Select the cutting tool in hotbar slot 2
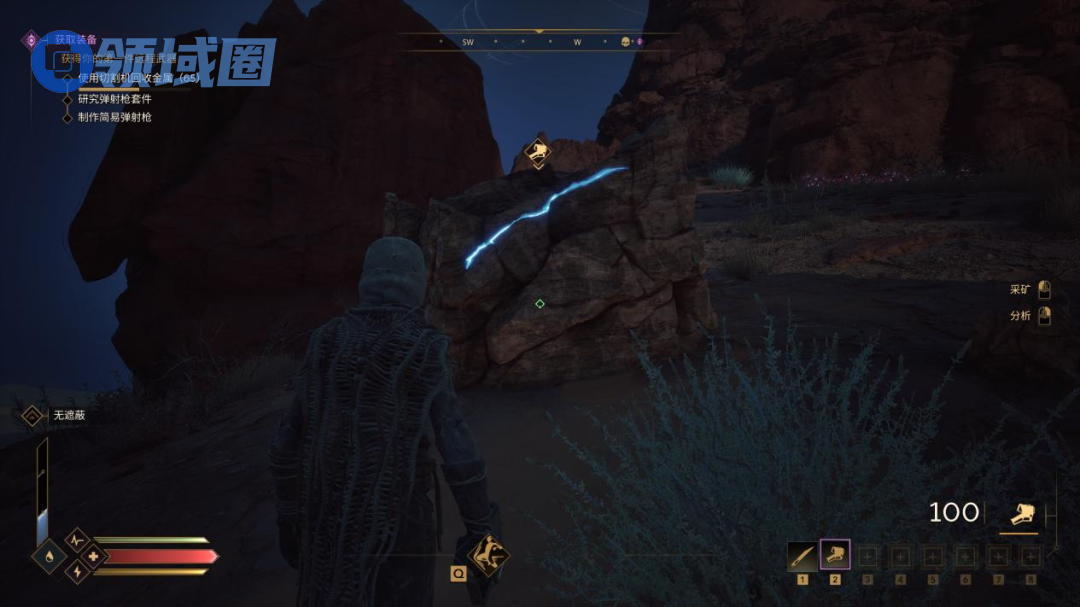The width and height of the screenshot is (1080, 607). point(835,555)
